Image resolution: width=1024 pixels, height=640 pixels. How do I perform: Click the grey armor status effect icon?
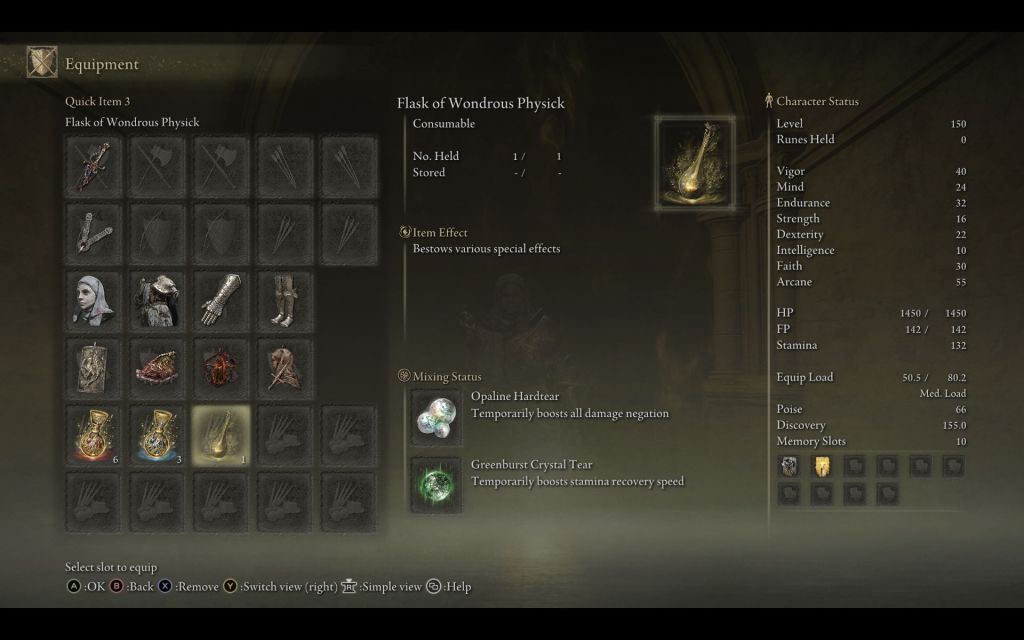[789, 465]
